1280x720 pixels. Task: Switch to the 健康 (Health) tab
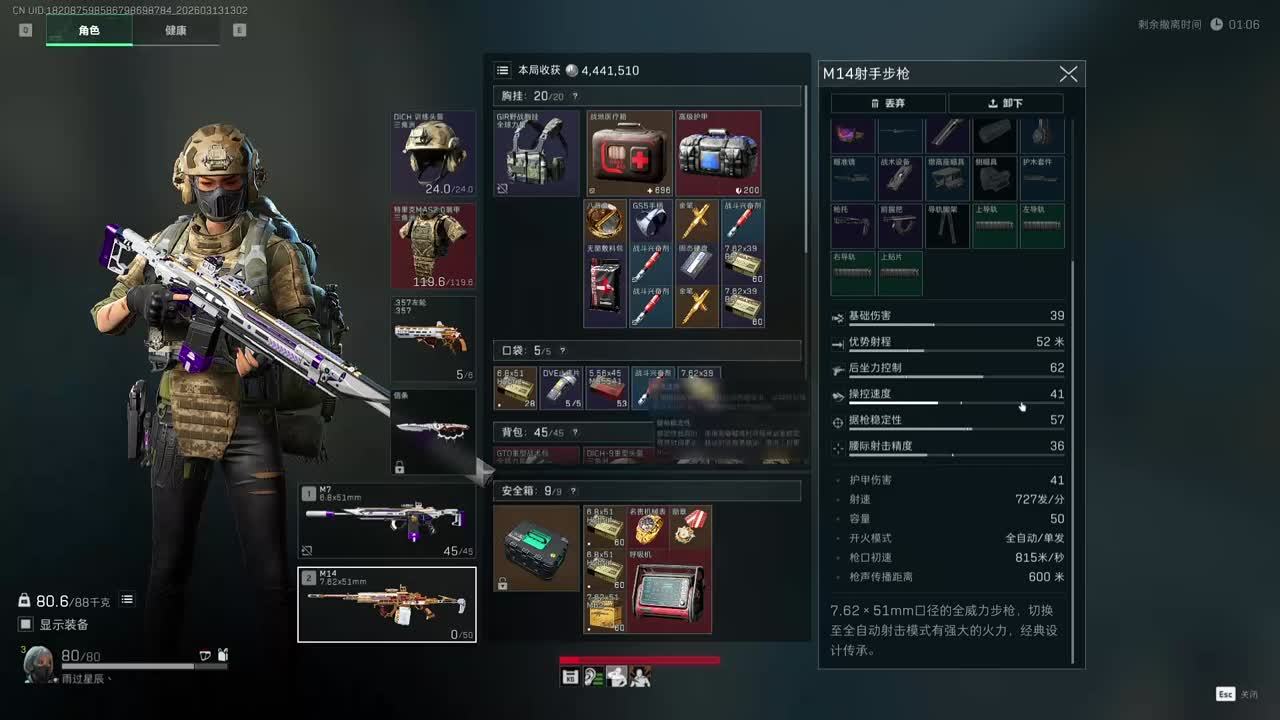pos(175,30)
